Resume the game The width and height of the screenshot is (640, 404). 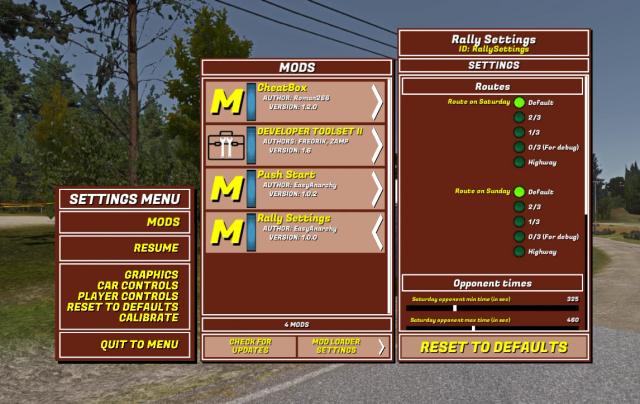tap(155, 248)
